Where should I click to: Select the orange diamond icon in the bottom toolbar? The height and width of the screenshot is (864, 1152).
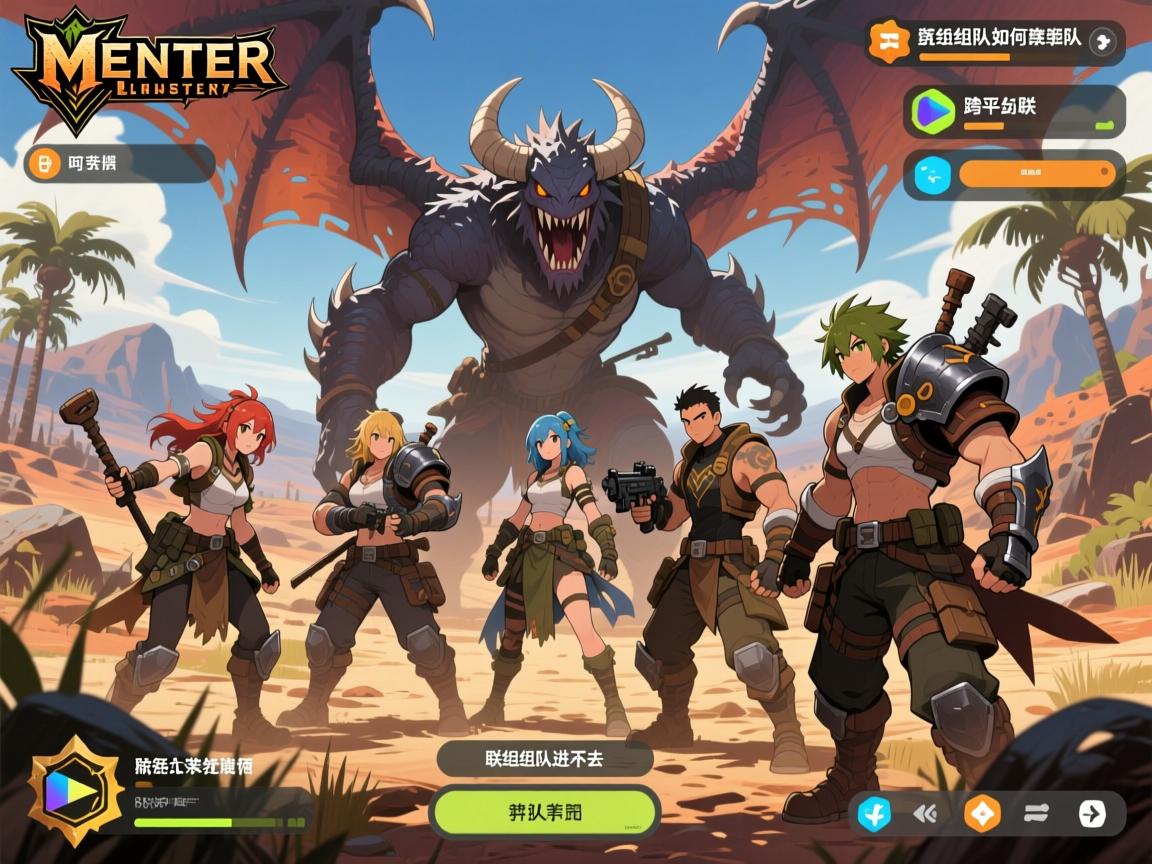981,814
